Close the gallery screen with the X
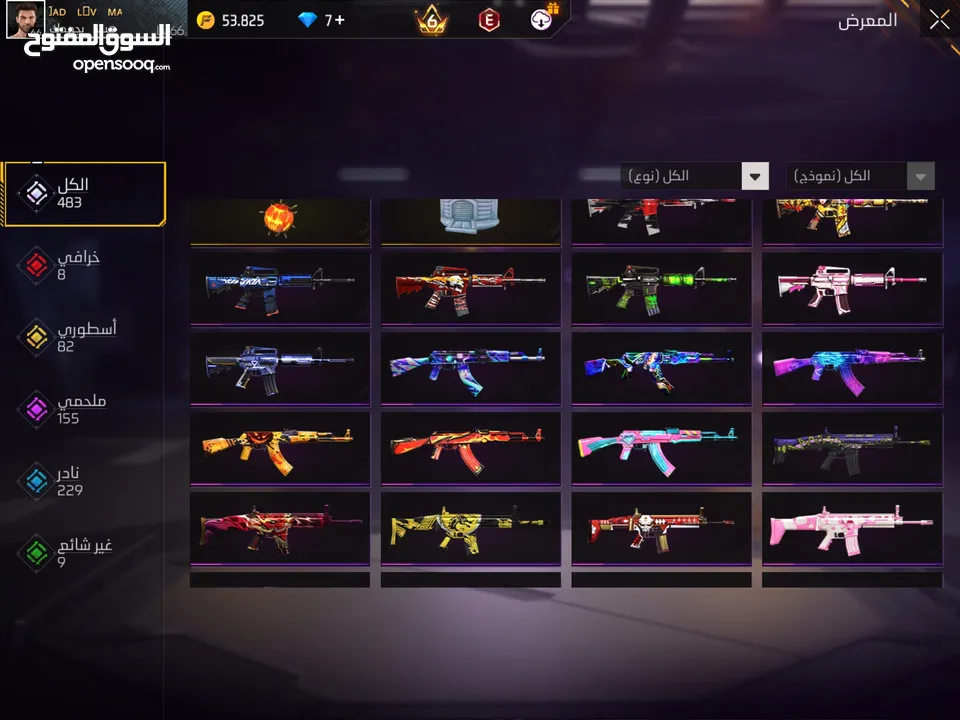The height and width of the screenshot is (720, 960). (939, 20)
